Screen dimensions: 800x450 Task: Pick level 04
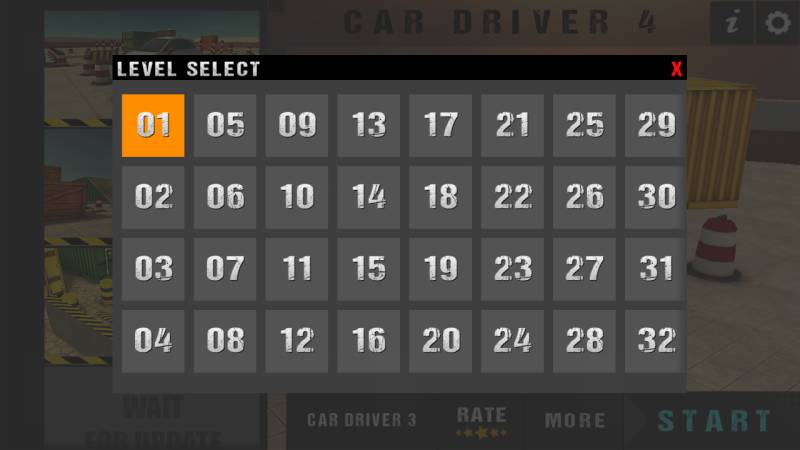click(x=153, y=341)
